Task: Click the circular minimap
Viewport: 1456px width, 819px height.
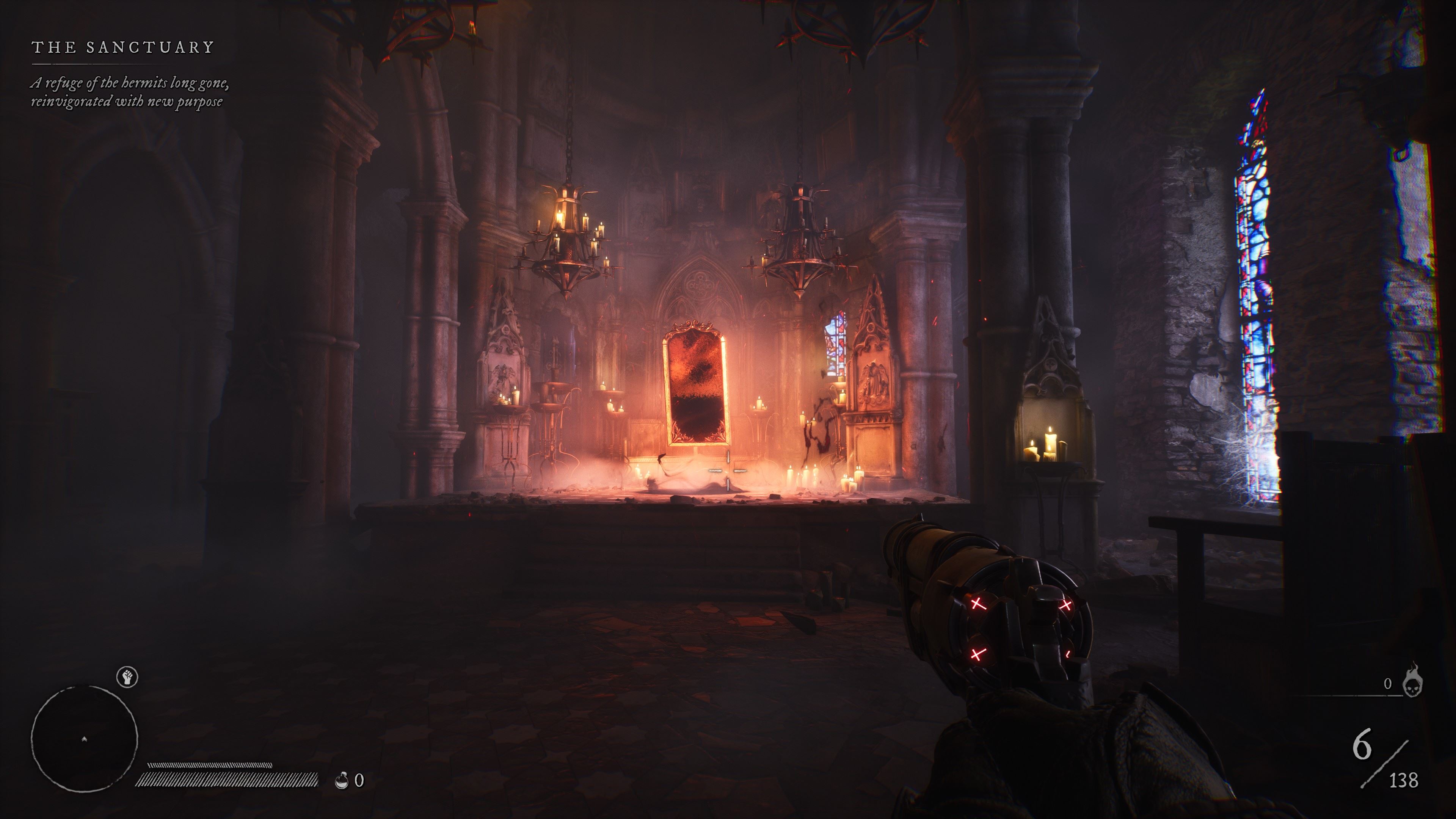Action: coord(84,738)
